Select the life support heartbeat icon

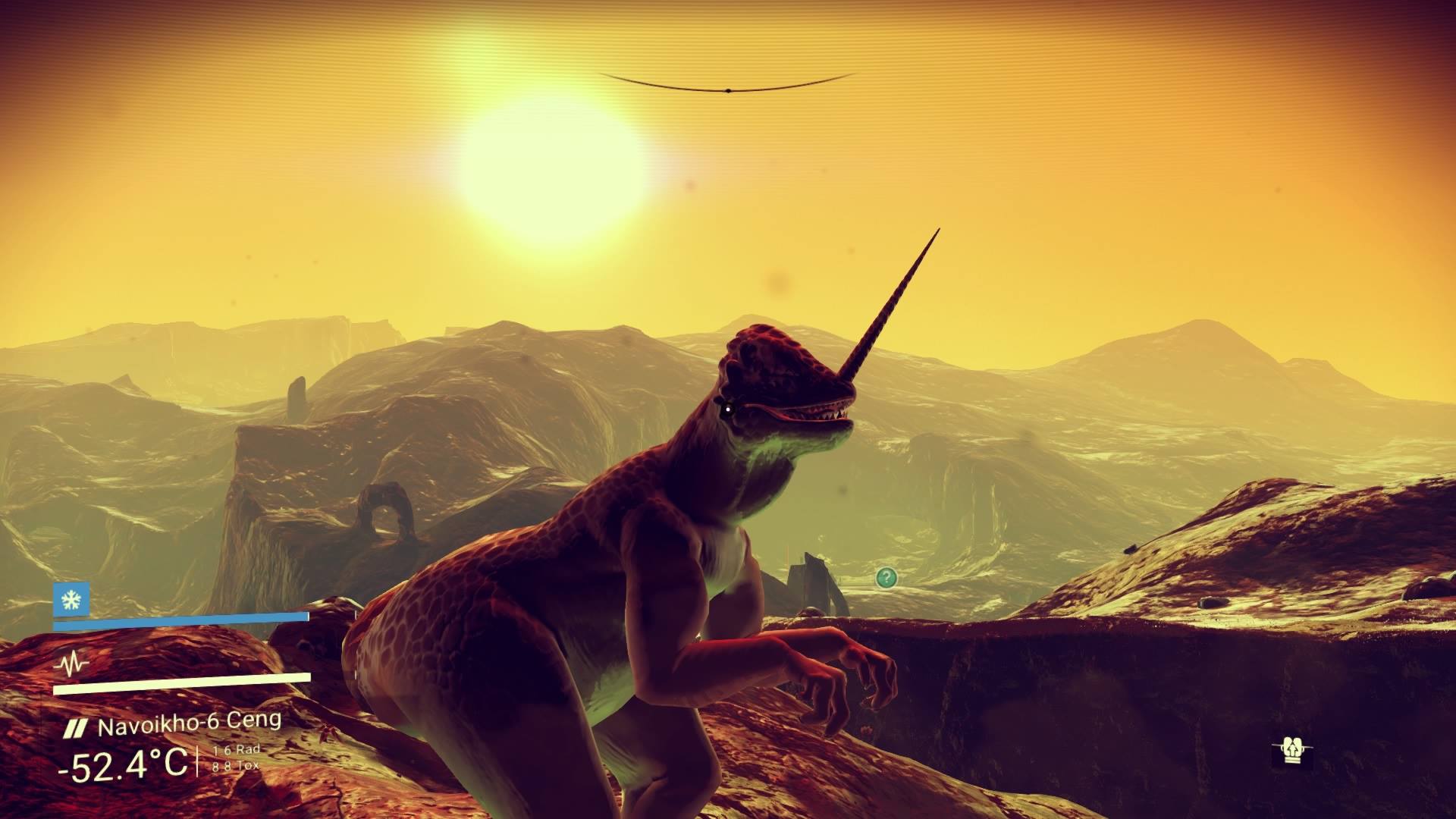point(72,665)
